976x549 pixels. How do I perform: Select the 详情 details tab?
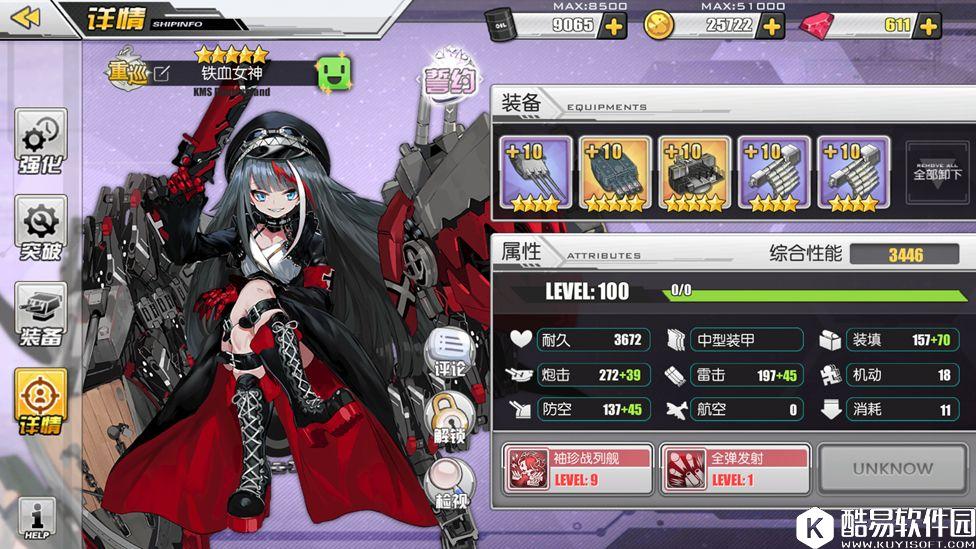(x=41, y=402)
